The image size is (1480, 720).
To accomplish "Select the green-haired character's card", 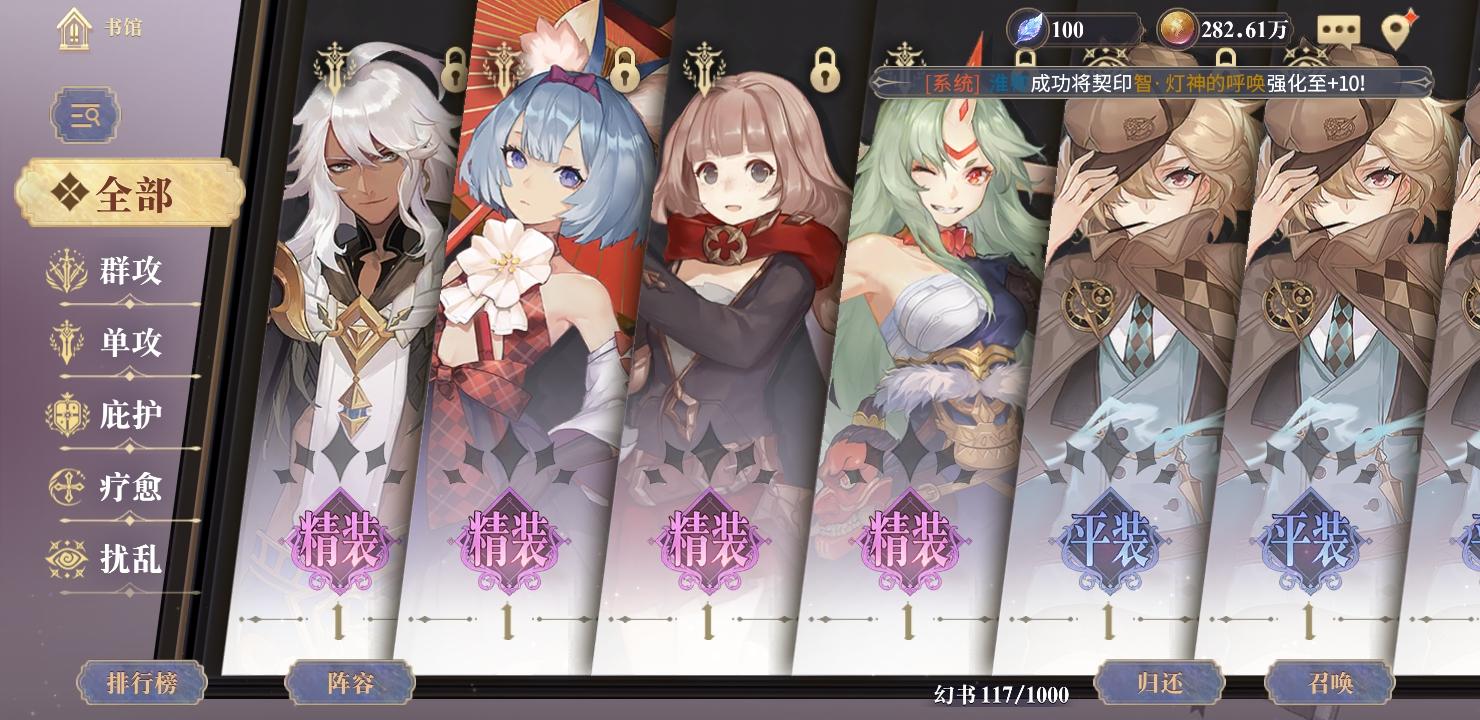I will click(920, 350).
